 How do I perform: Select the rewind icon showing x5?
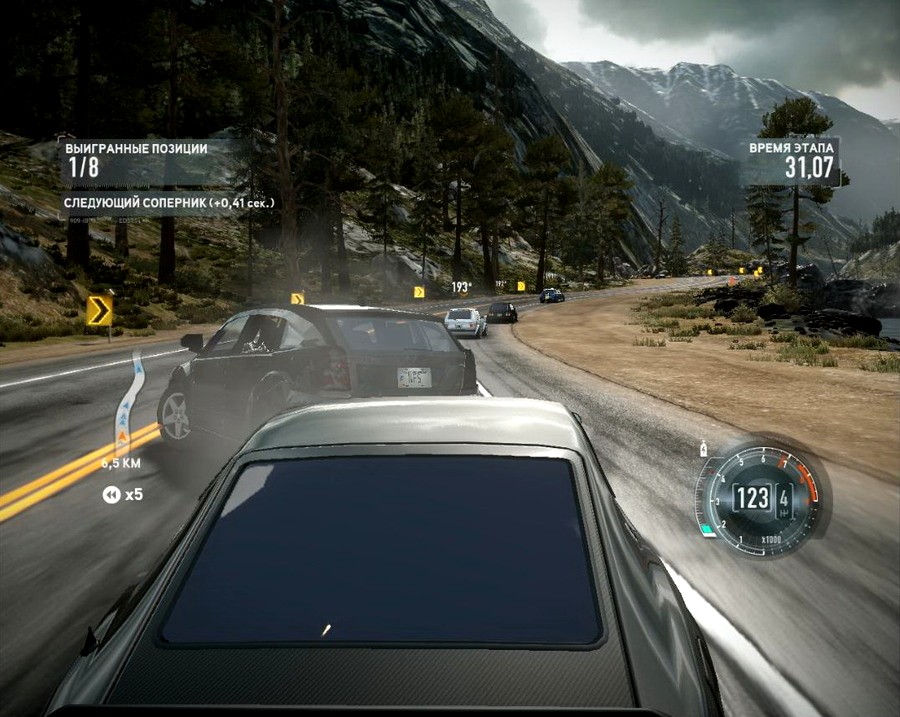[x=109, y=494]
